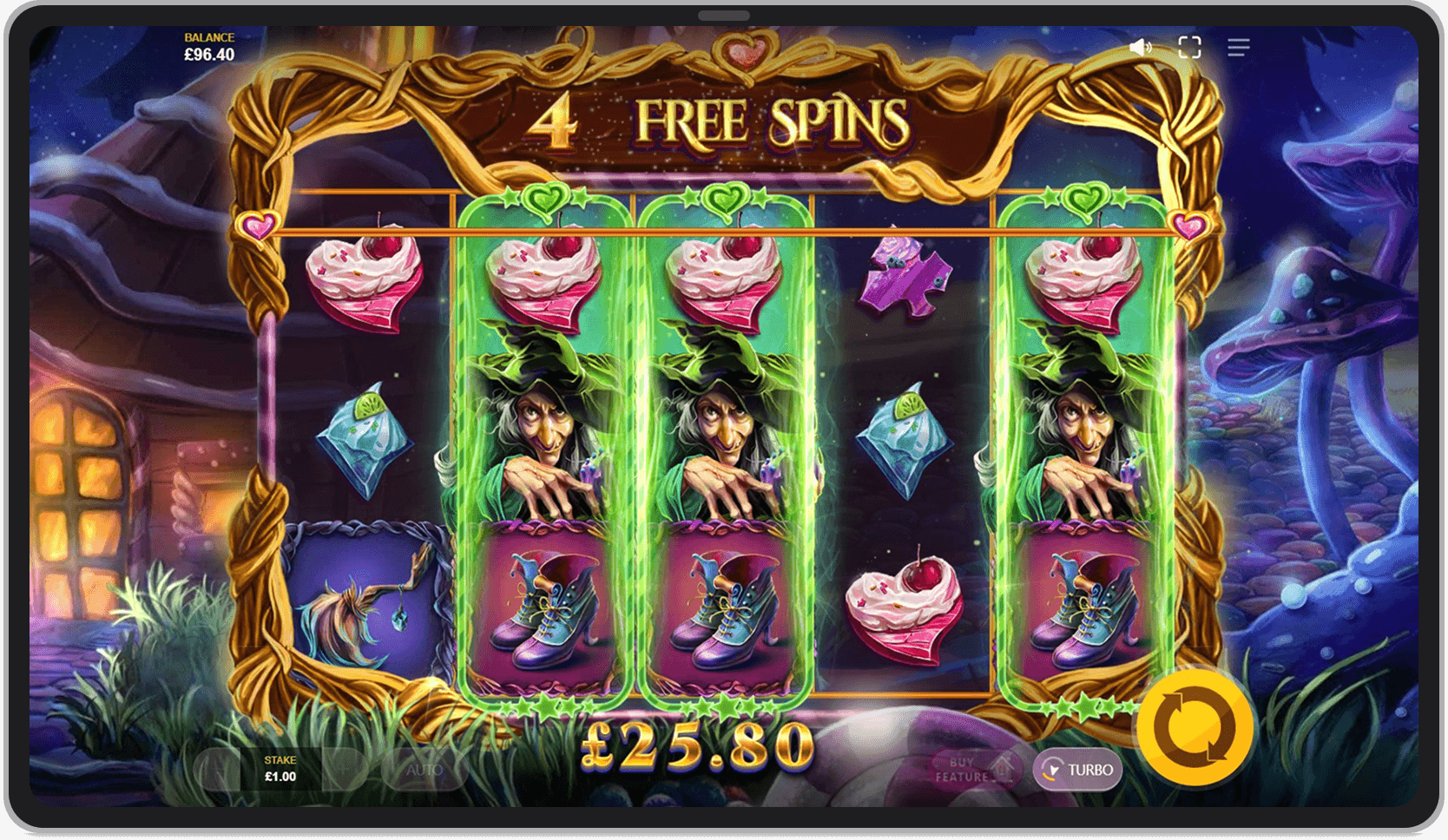Enable Turbo spin mode
1448x840 pixels.
pos(1076,769)
